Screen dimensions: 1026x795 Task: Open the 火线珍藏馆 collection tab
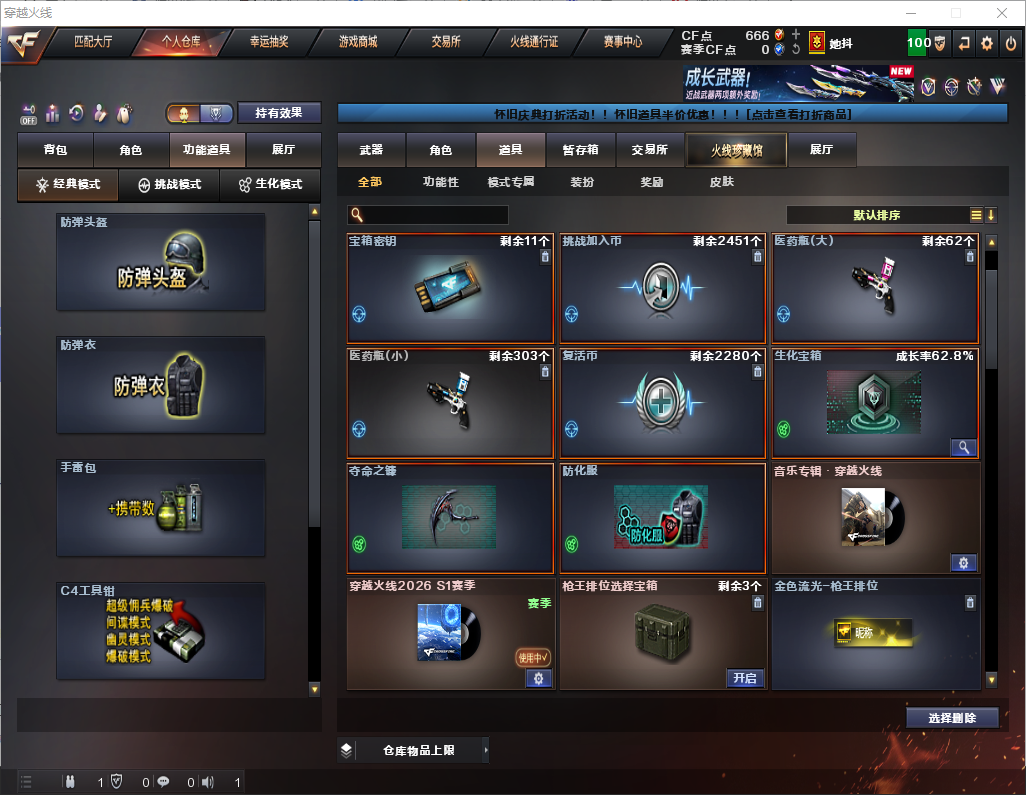point(736,150)
